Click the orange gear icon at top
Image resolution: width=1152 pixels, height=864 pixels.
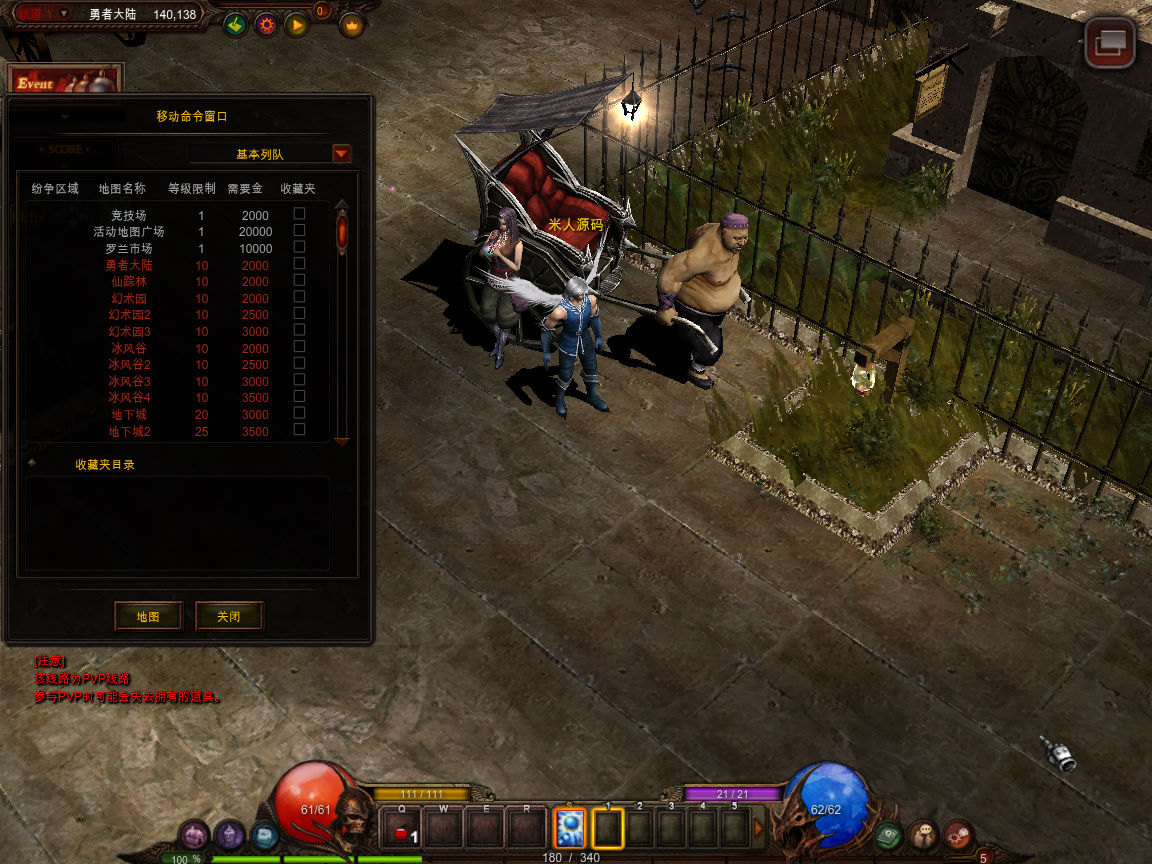[265, 25]
